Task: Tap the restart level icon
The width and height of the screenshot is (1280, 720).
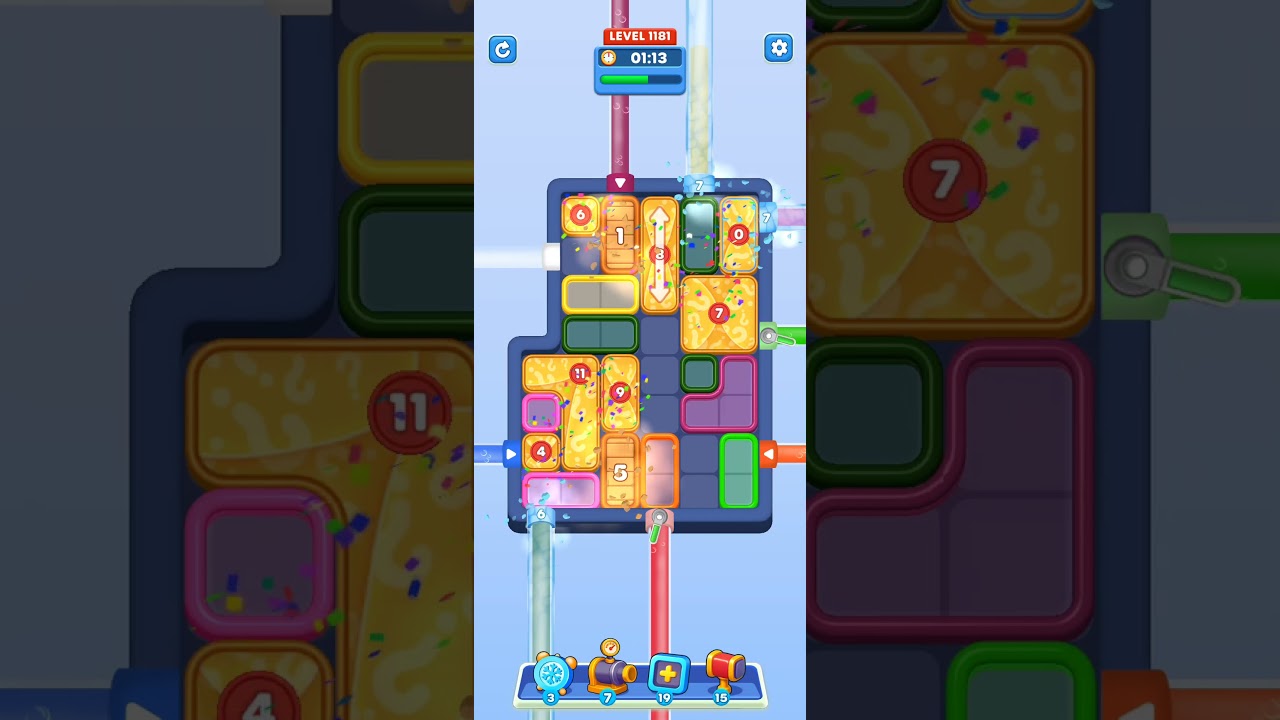Action: [503, 50]
